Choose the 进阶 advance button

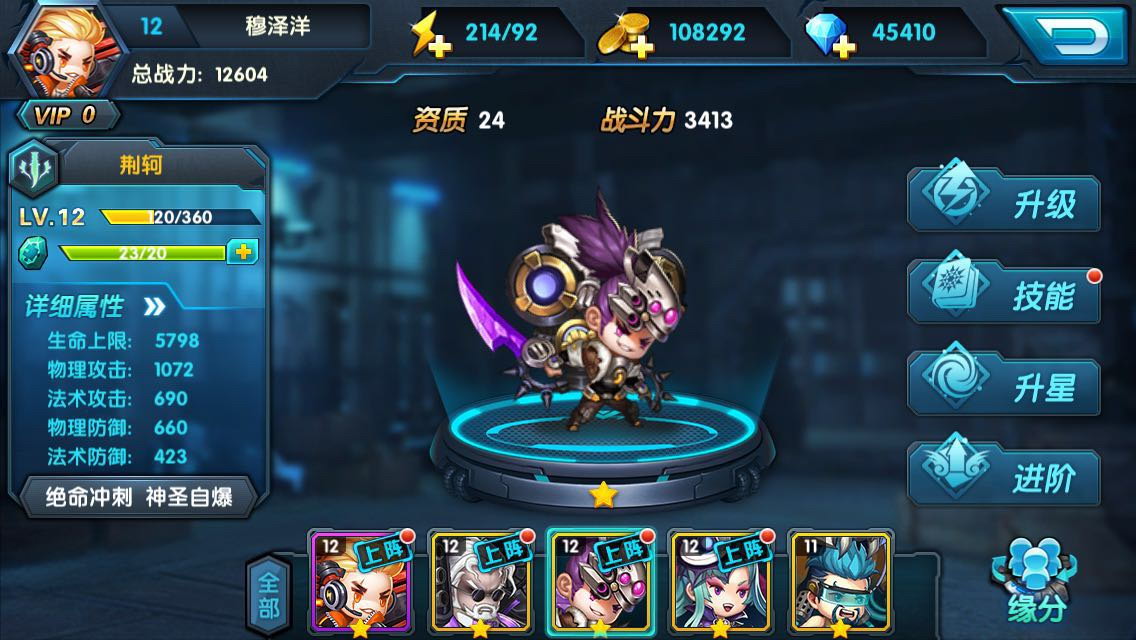point(1005,478)
